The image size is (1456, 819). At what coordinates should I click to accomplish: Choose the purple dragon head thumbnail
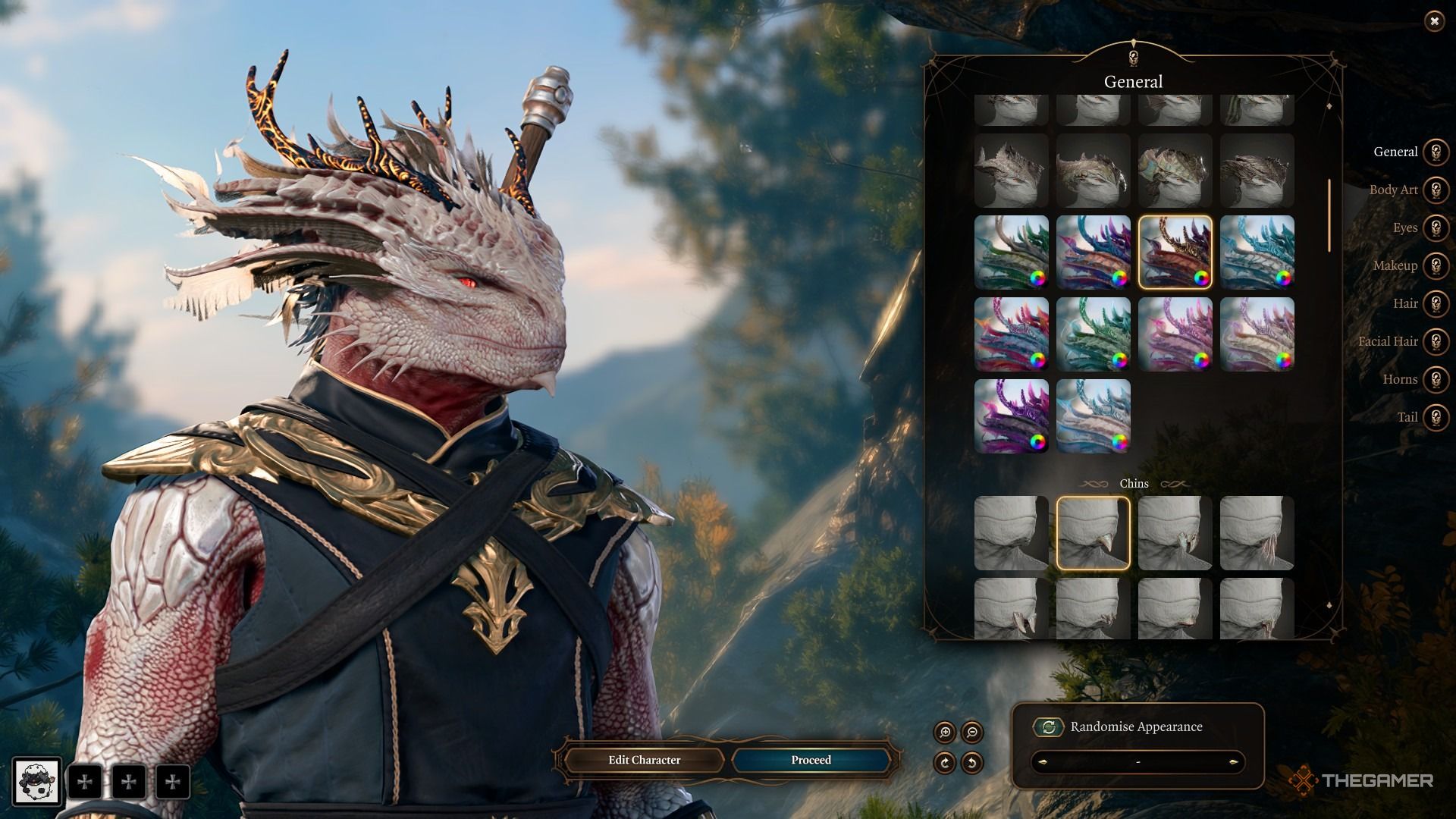point(1011,416)
